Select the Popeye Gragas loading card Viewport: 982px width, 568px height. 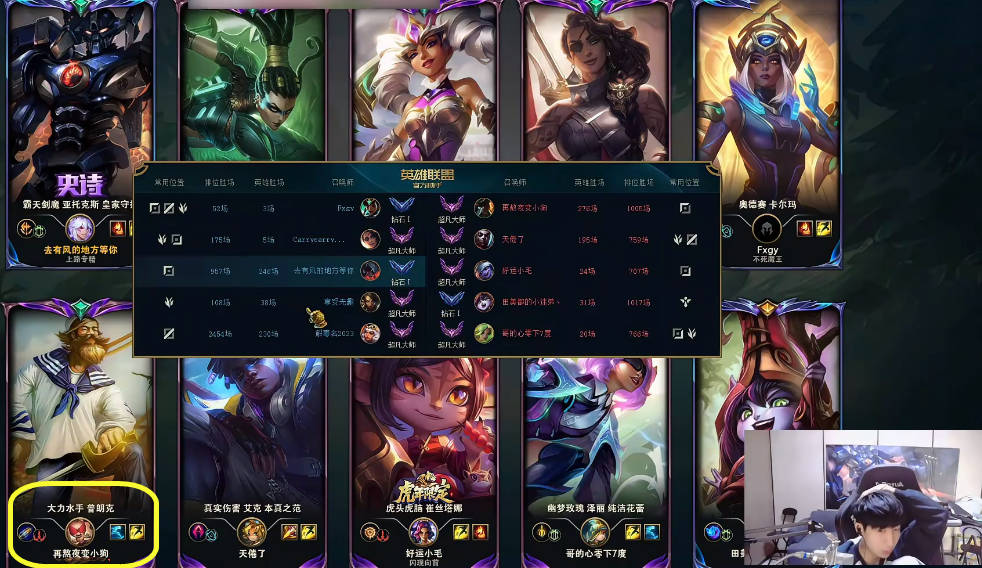pos(82,420)
